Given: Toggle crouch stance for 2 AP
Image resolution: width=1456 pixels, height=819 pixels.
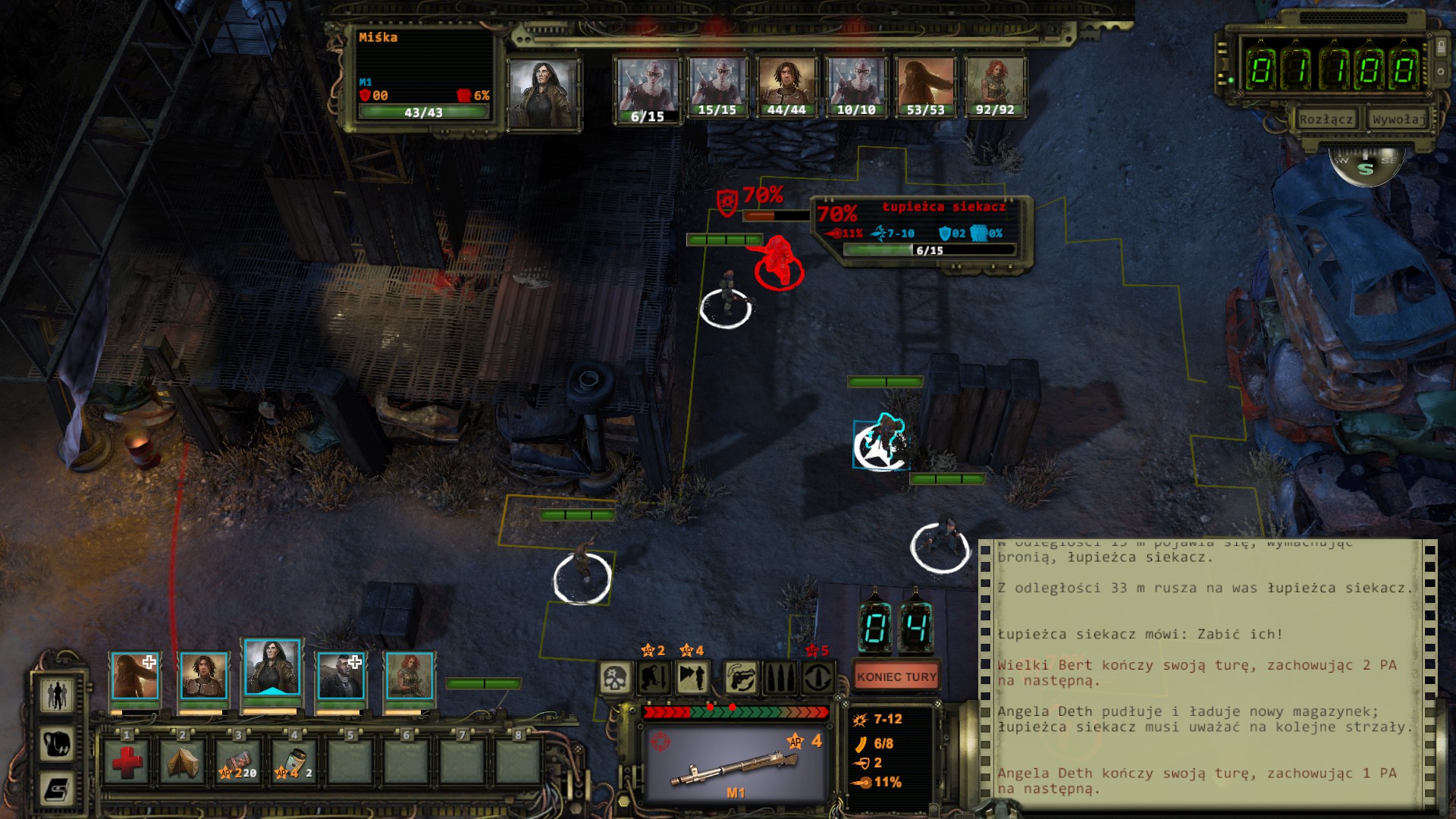Looking at the screenshot, I should pyautogui.click(x=654, y=677).
